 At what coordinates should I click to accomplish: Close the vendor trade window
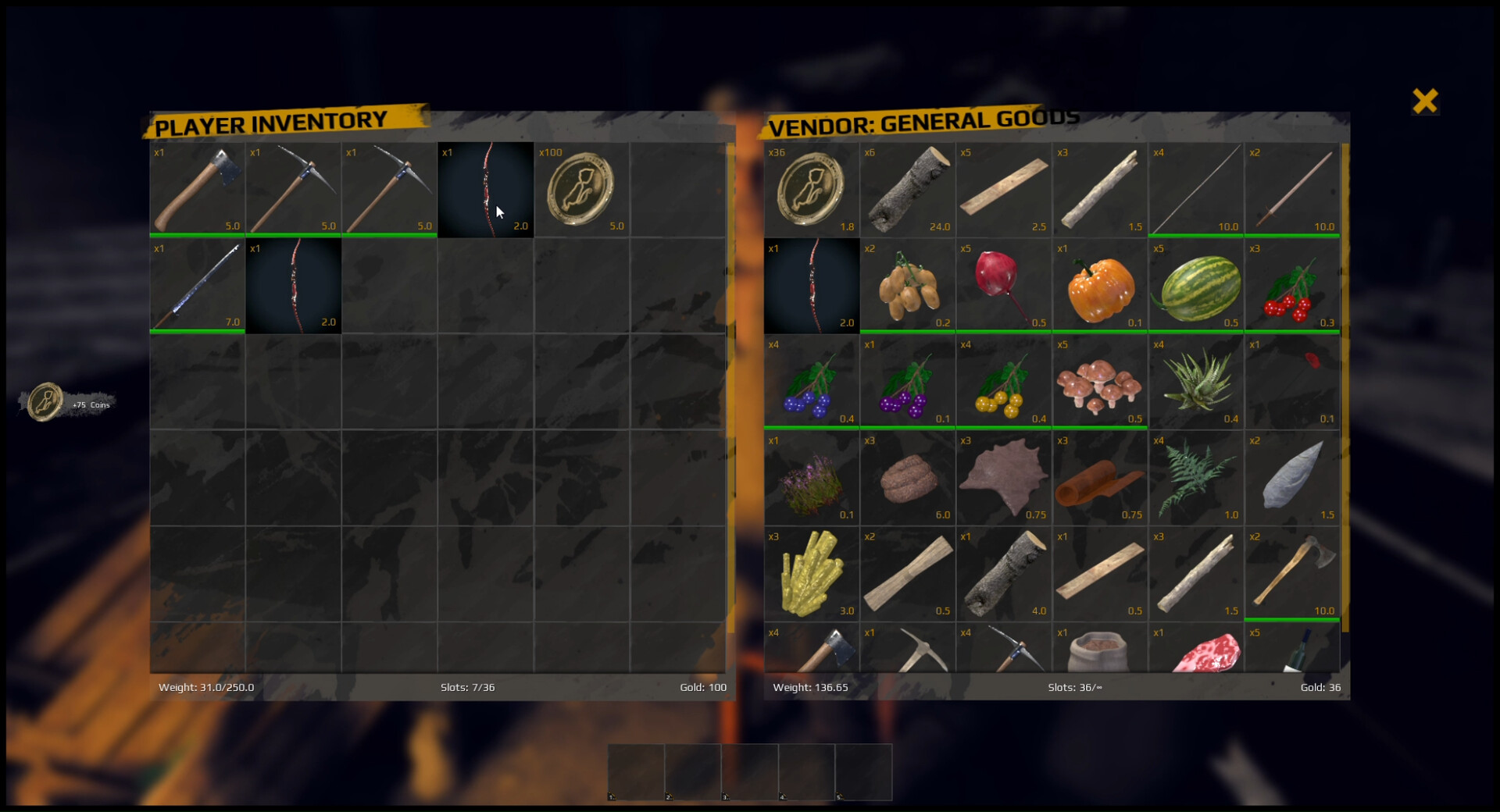point(1425,101)
